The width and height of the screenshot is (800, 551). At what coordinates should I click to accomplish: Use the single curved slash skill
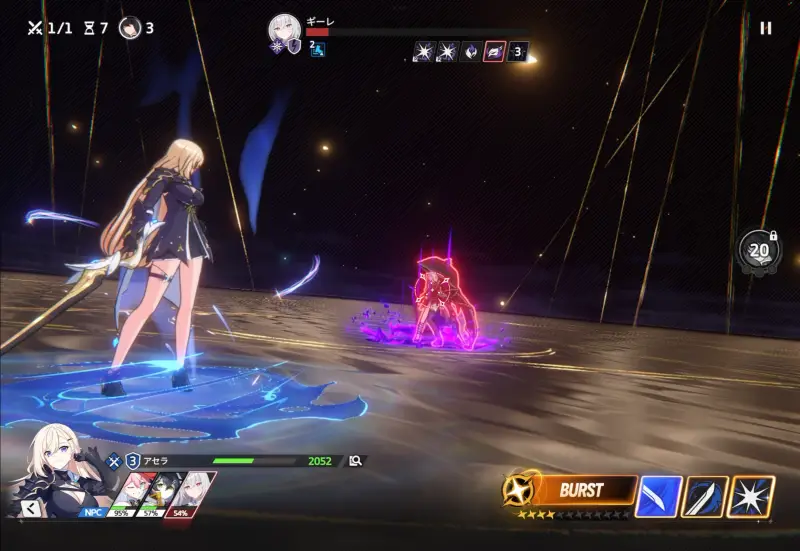[x=659, y=497]
